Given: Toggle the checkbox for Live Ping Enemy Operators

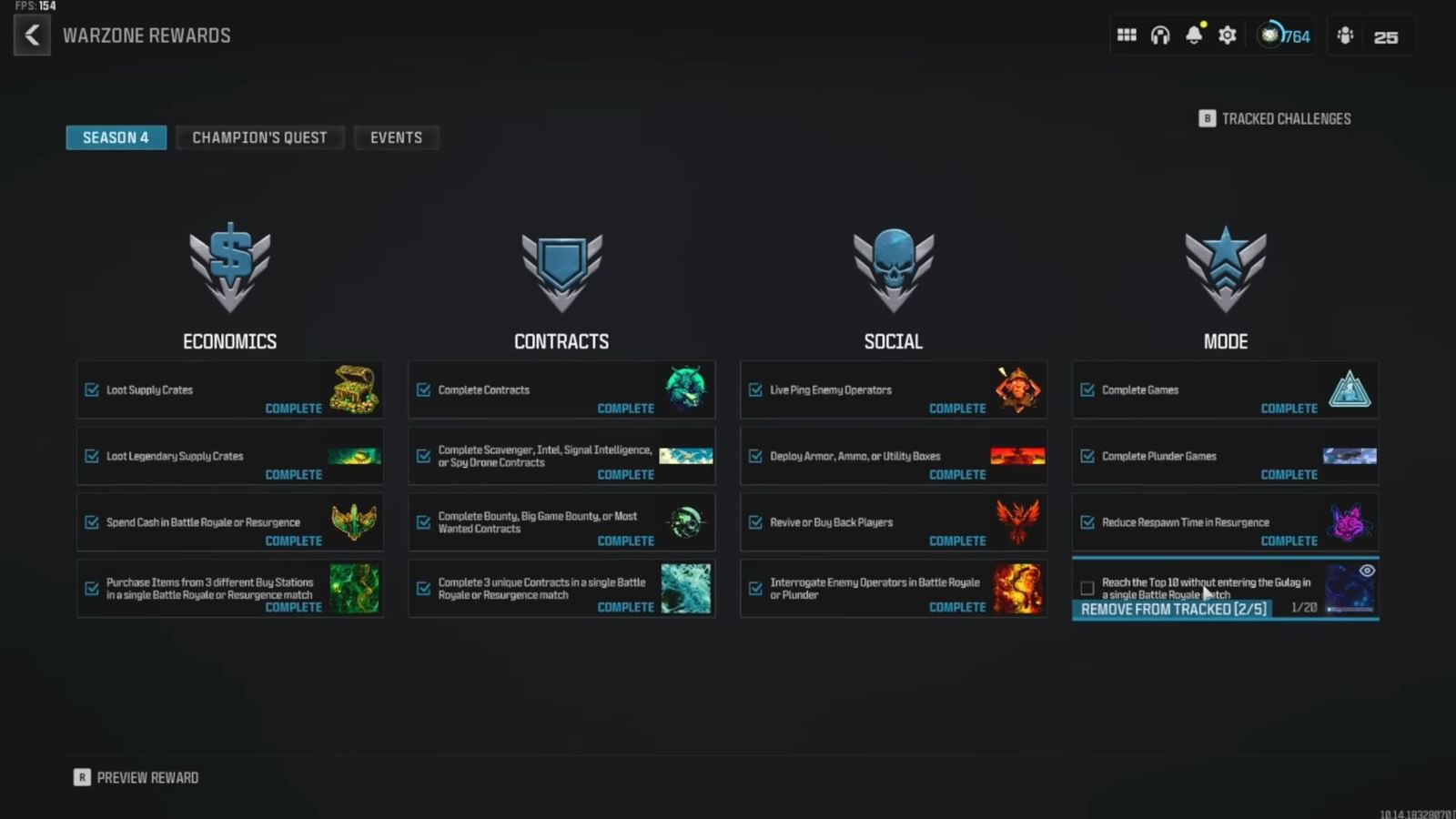Looking at the screenshot, I should point(755,389).
